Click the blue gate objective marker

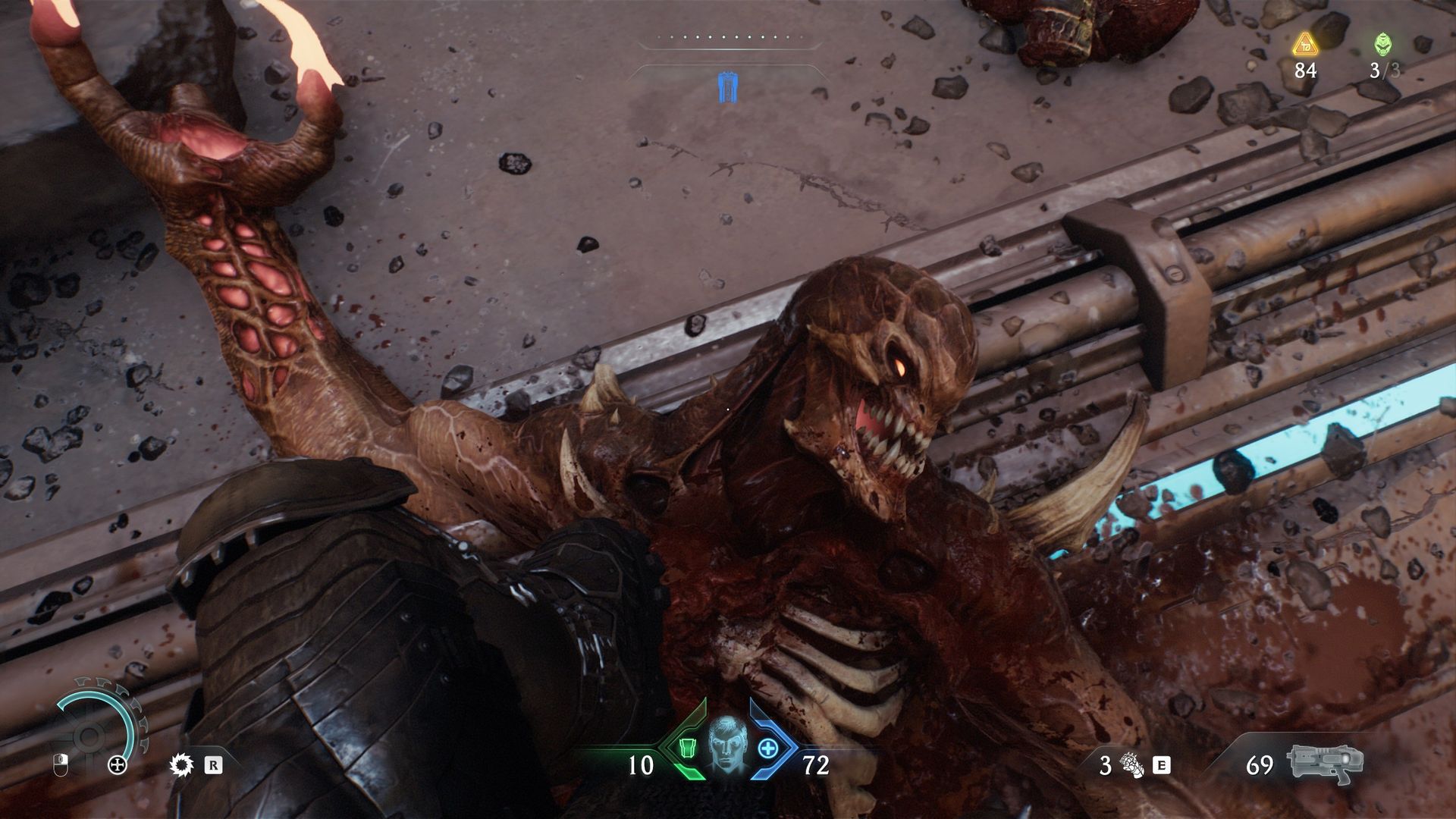click(x=728, y=87)
